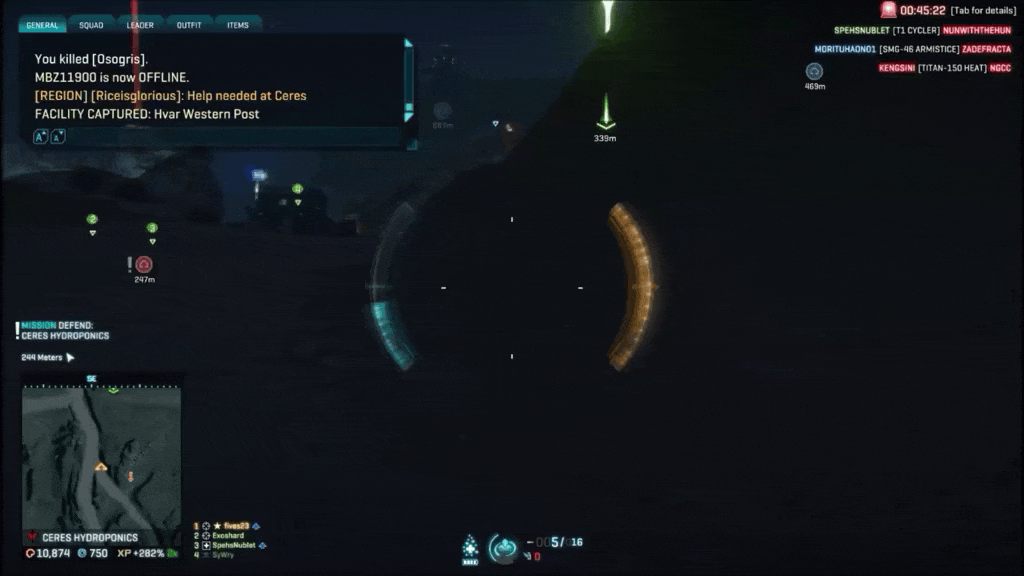This screenshot has height=576, width=1024.
Task: Select the Outfit chat tab
Action: click(189, 25)
